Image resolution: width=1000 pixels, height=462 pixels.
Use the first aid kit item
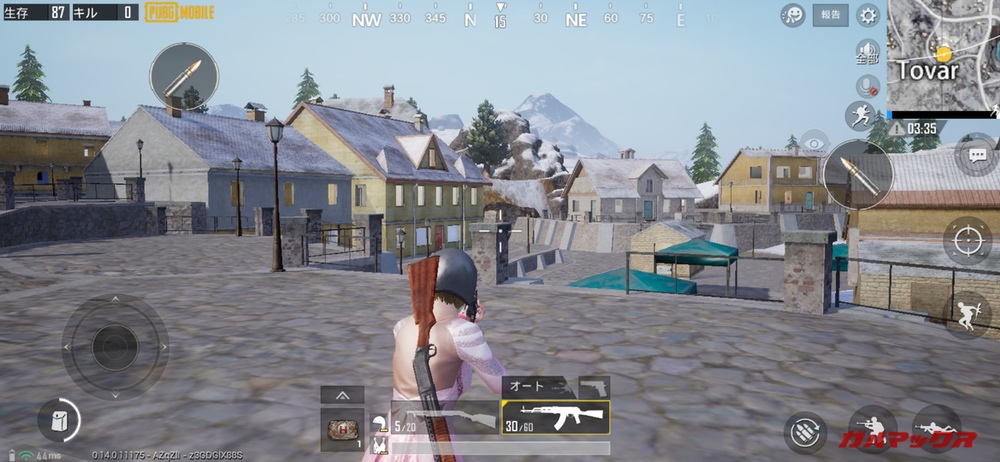click(x=342, y=429)
